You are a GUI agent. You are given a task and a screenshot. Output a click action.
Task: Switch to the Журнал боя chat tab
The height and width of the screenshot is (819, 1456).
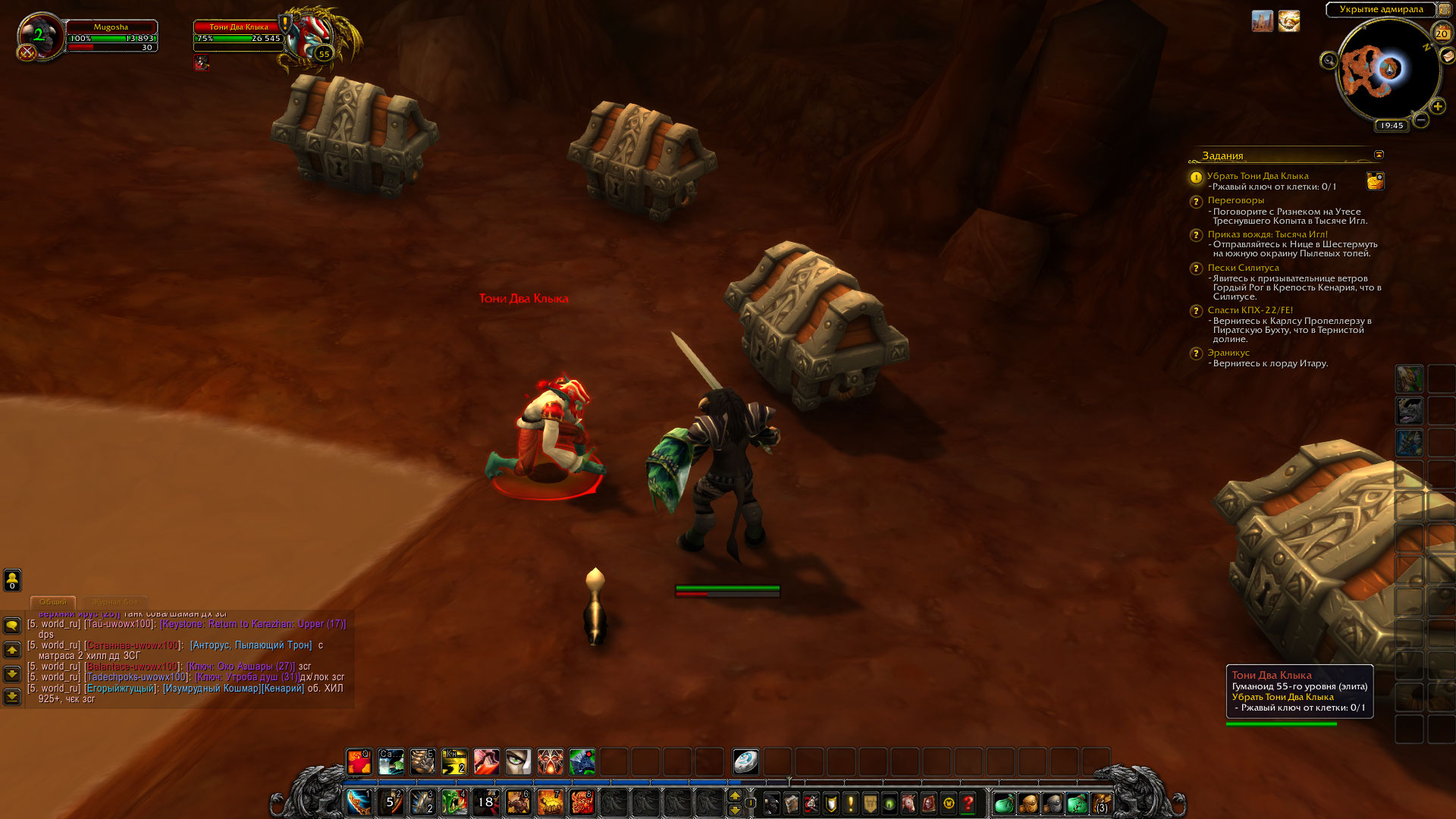coord(115,602)
